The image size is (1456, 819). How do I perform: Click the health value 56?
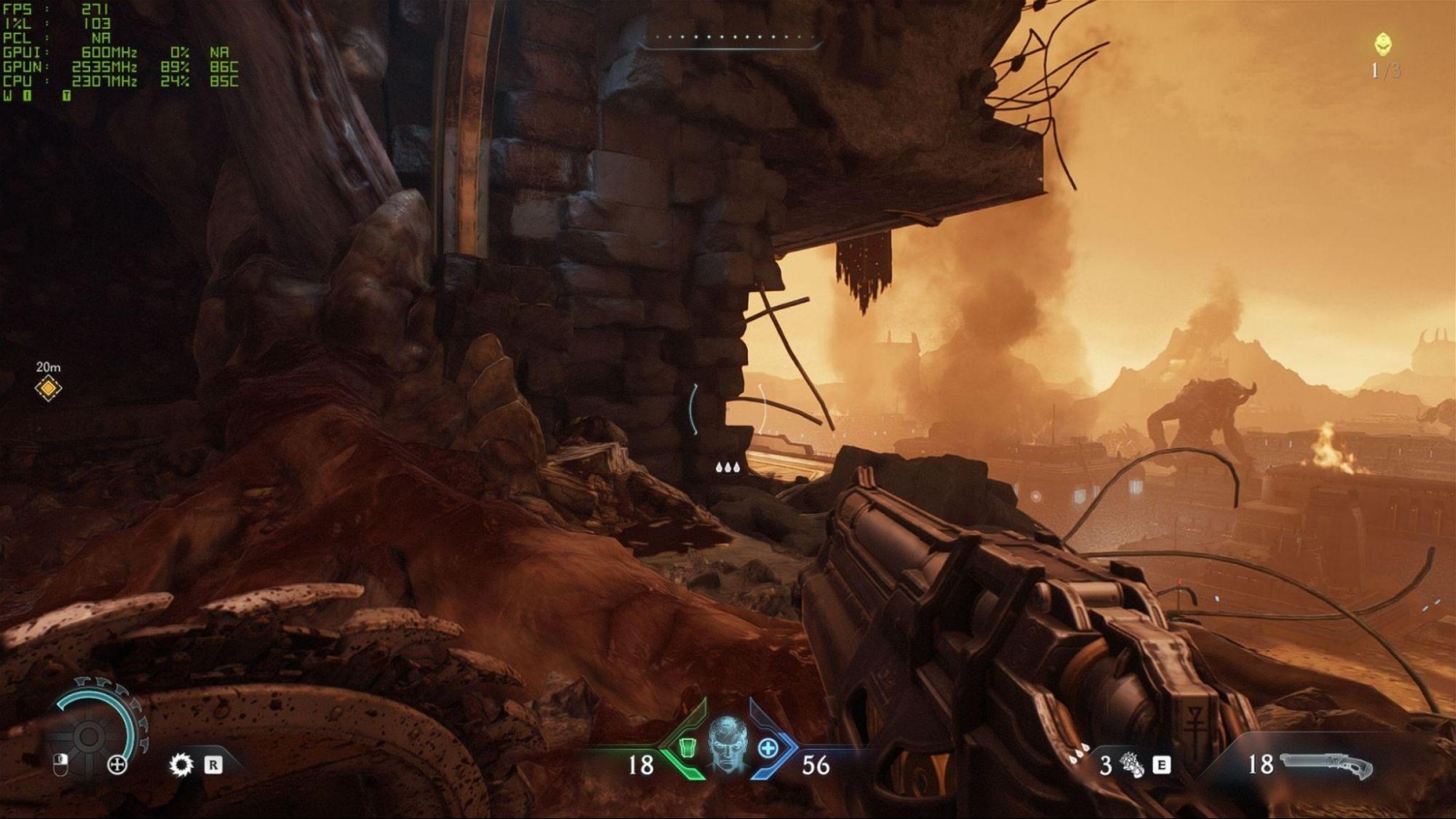tap(815, 764)
